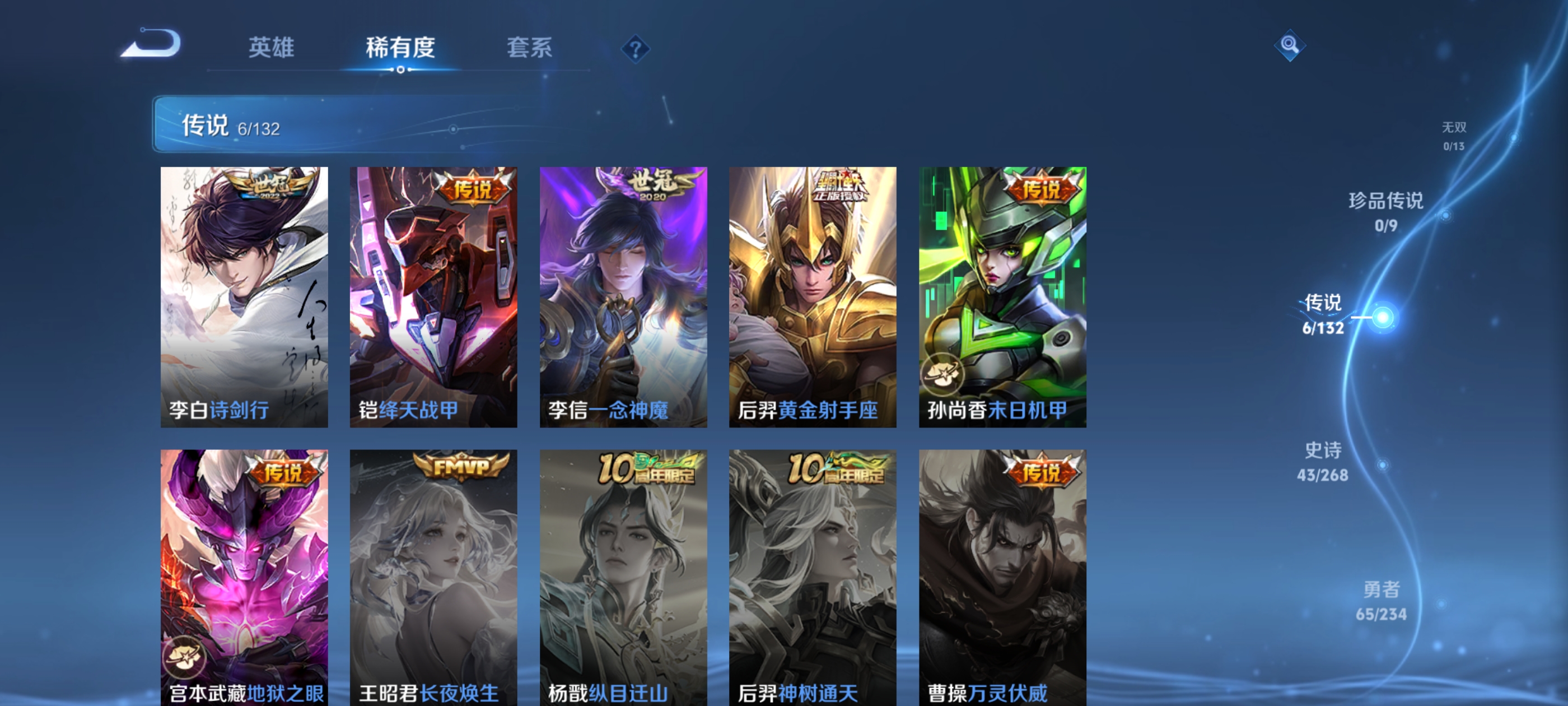Image resolution: width=1568 pixels, height=706 pixels.
Task: Select the 李白 诗剑行 skin card
Action: 244,296
